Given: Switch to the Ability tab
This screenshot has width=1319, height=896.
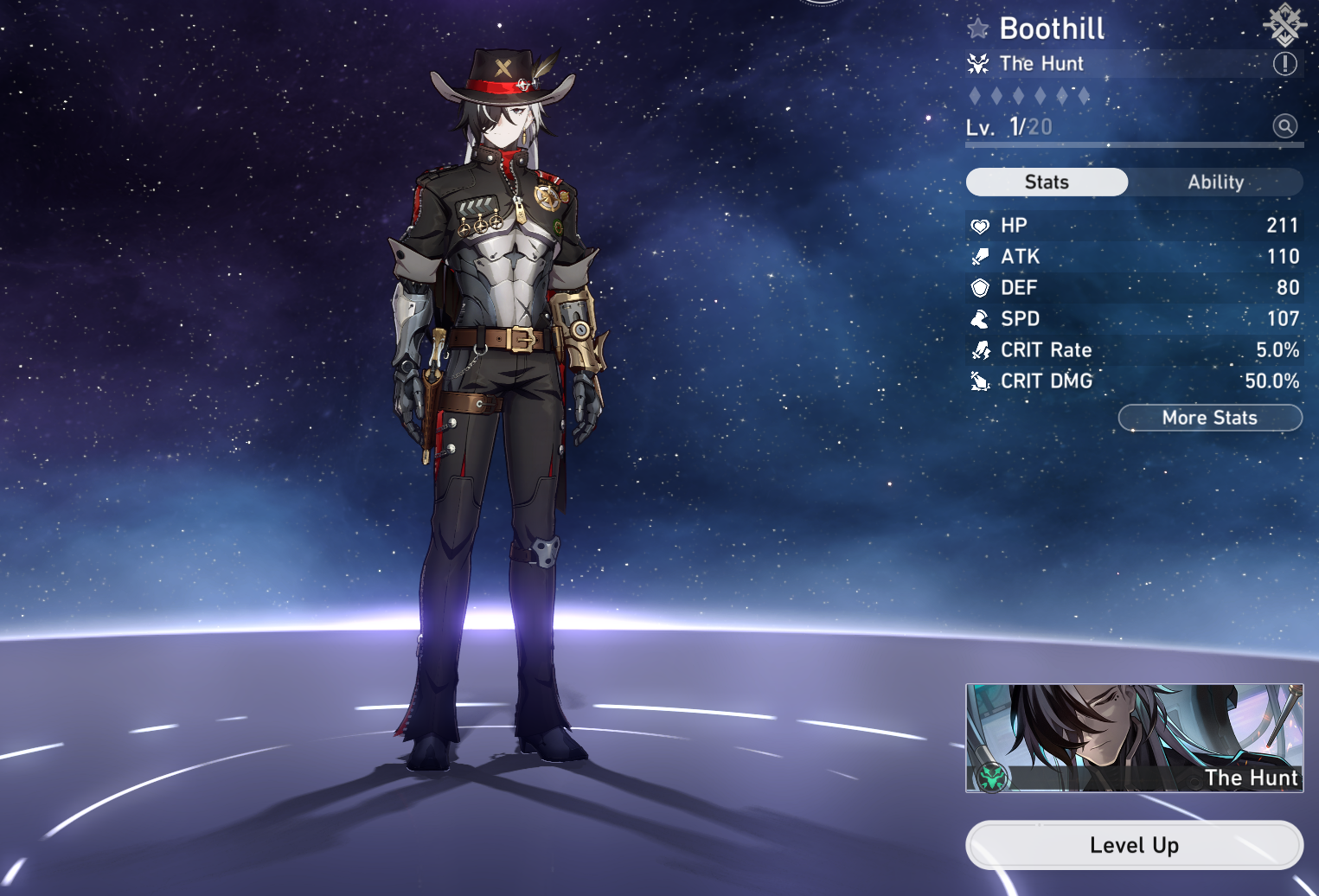Looking at the screenshot, I should click(x=1215, y=182).
